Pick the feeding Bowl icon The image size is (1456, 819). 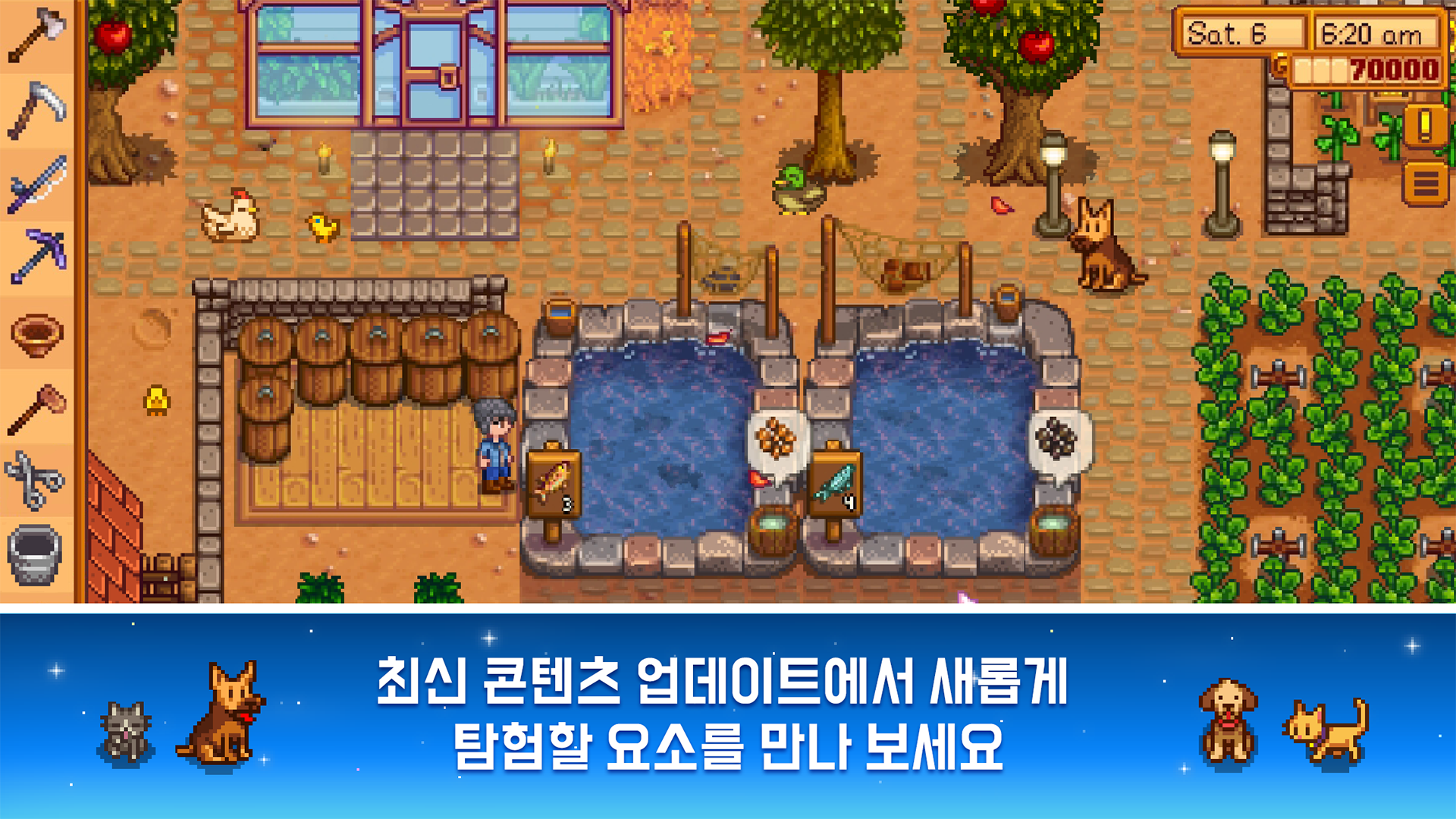[x=34, y=334]
